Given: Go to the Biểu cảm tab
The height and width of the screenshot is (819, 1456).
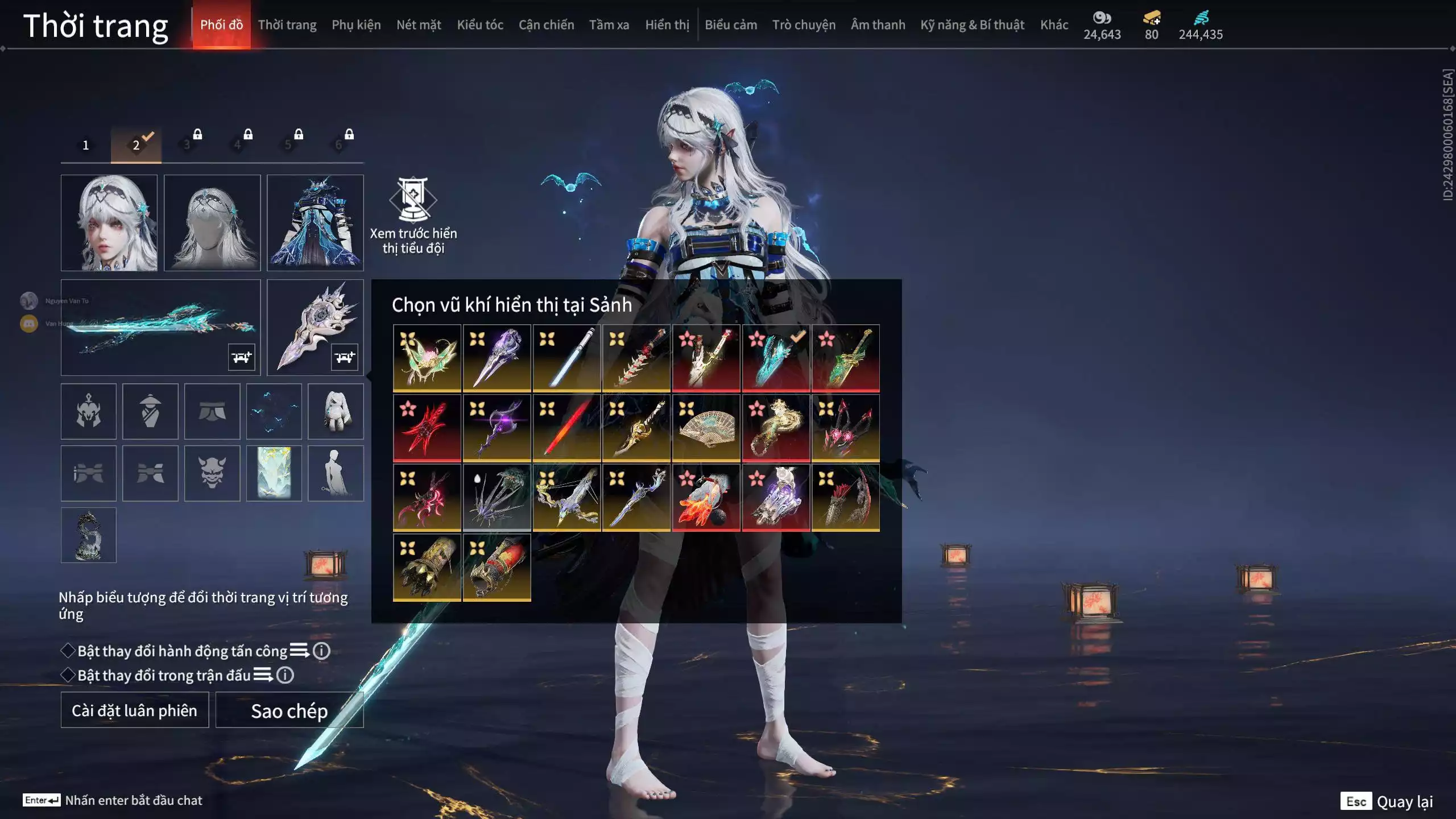Looking at the screenshot, I should [x=731, y=25].
